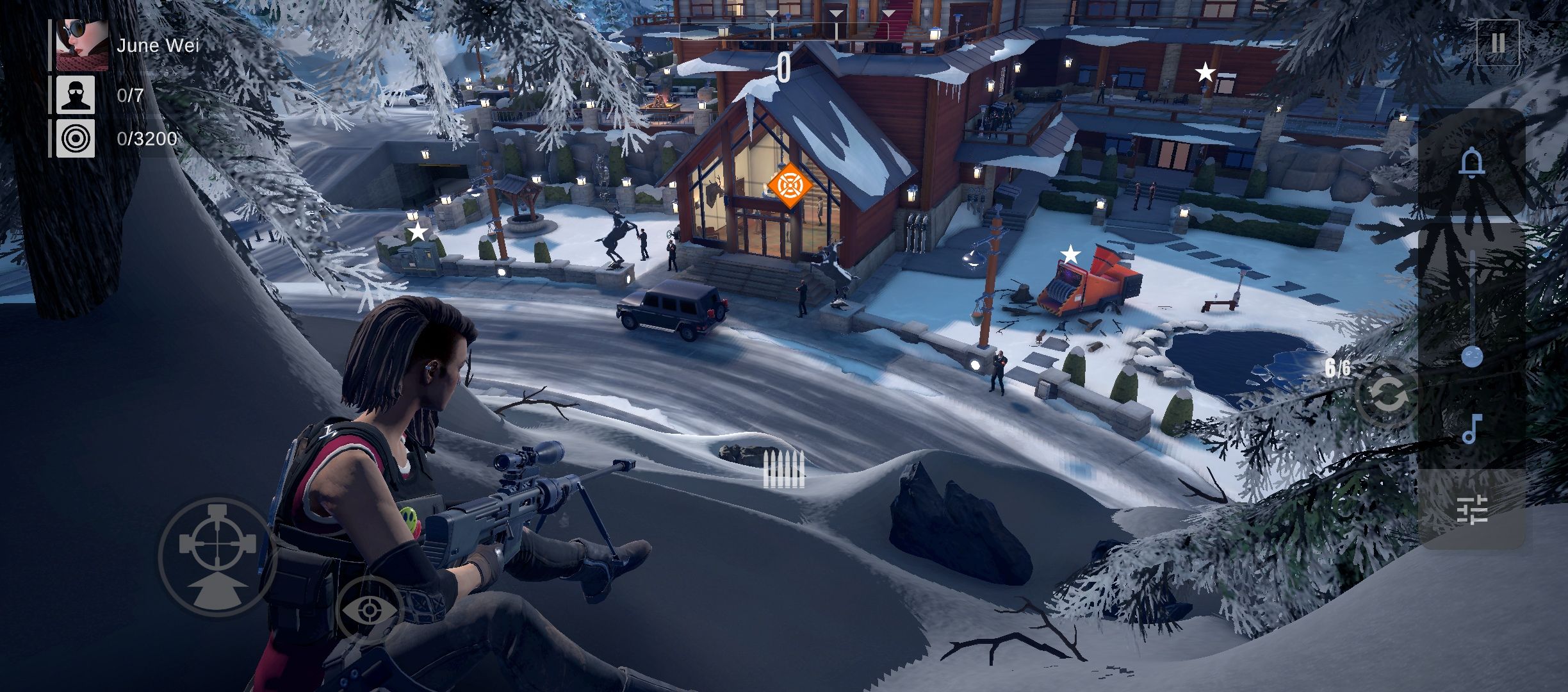This screenshot has height=692, width=1568.
Task: Pause the game
Action: [x=1499, y=44]
